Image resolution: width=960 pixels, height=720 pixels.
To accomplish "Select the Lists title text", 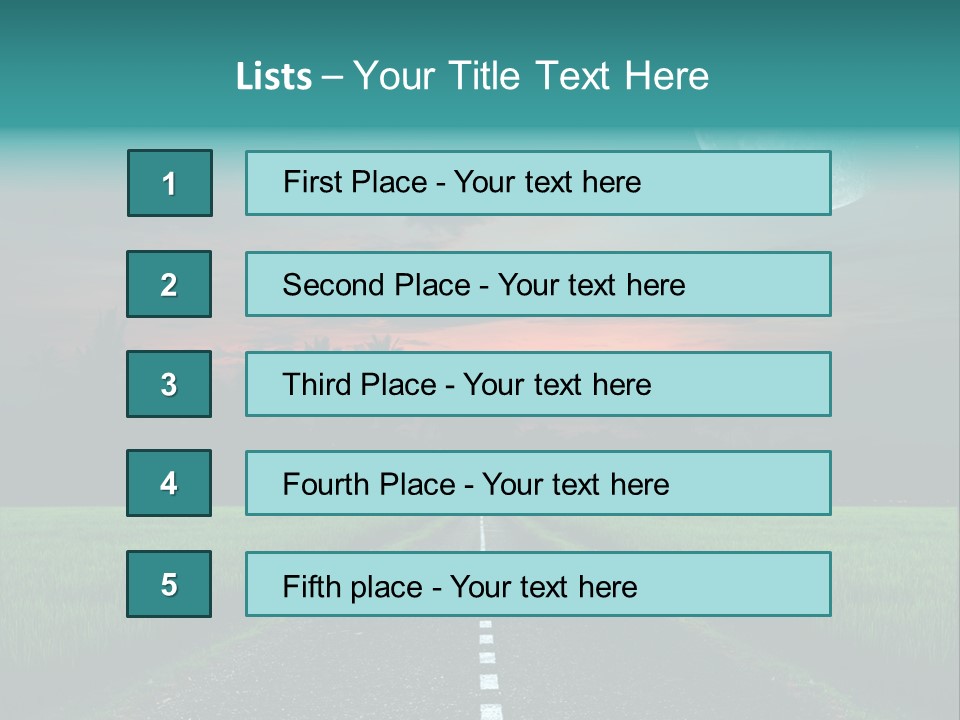I will [472, 76].
